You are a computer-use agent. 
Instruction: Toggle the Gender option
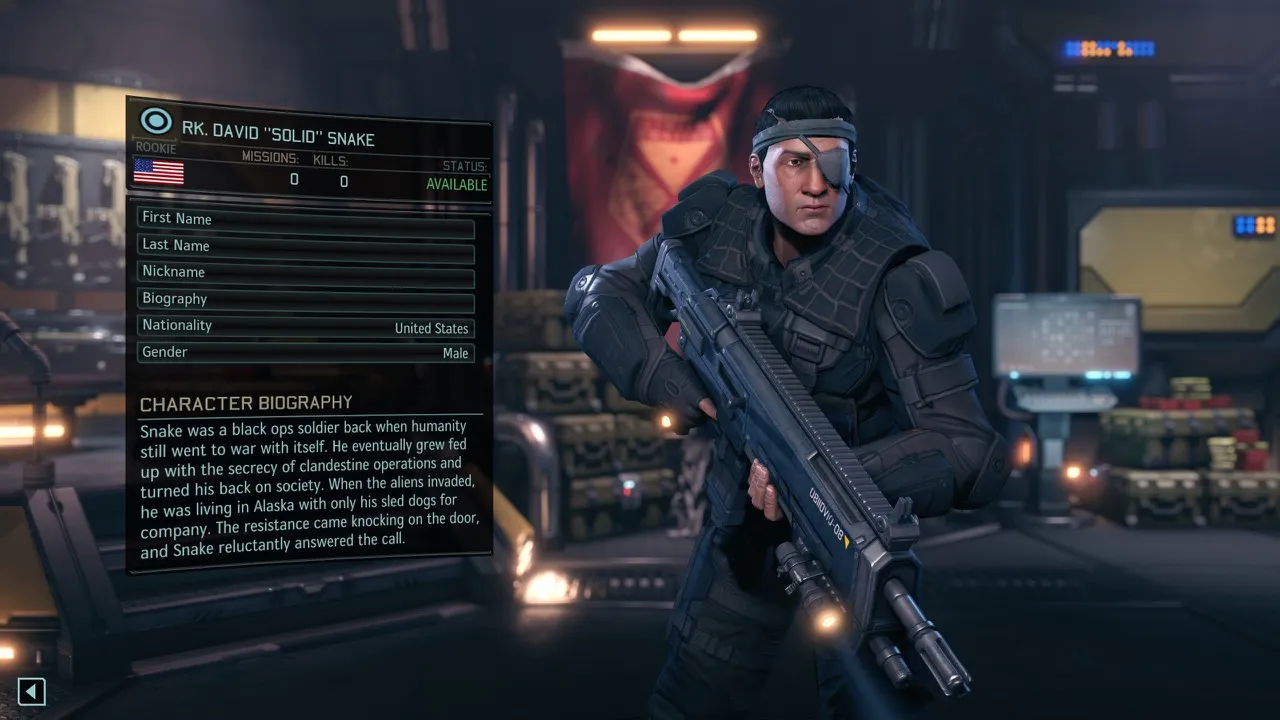coord(305,353)
